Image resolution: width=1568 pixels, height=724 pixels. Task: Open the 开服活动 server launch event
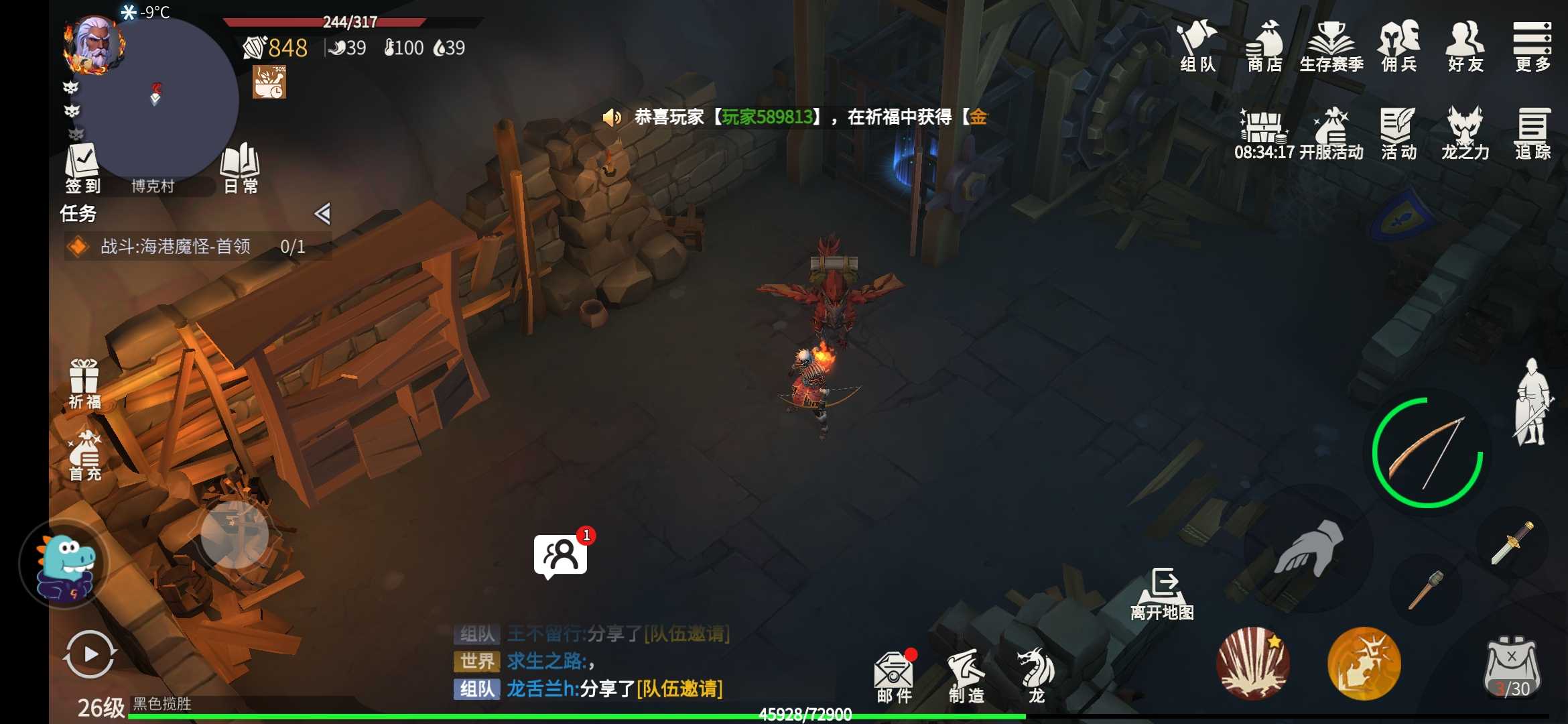(x=1330, y=133)
